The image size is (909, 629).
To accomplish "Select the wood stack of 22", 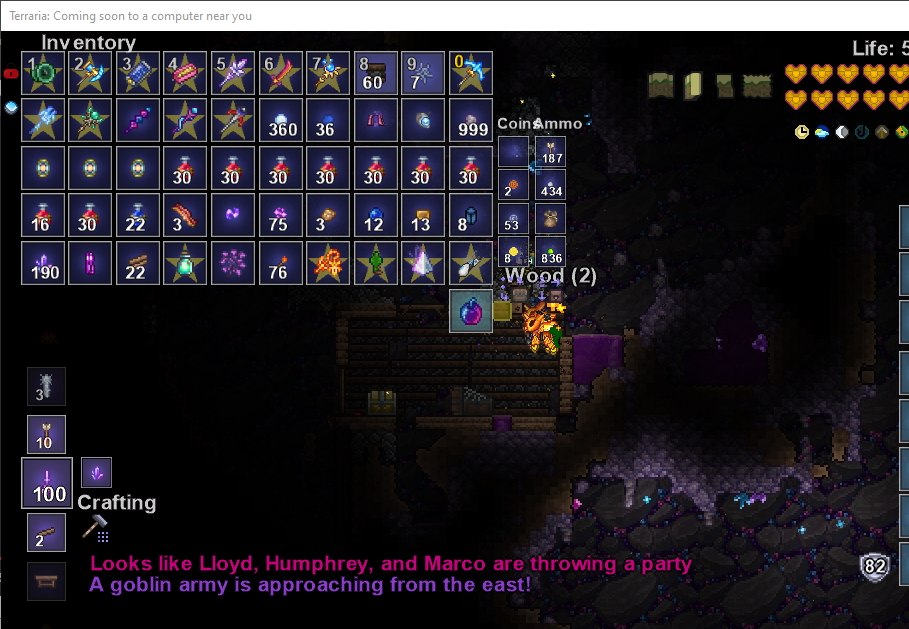I will (138, 262).
